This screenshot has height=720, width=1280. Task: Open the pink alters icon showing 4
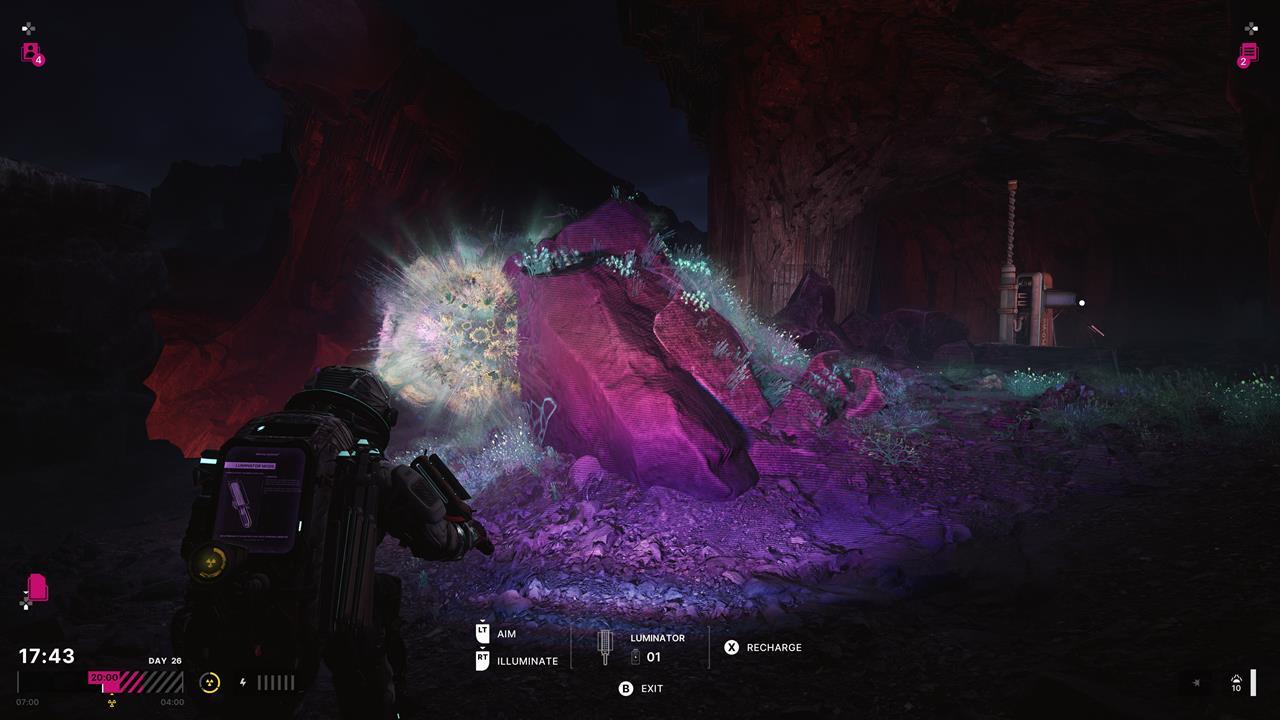coord(31,53)
